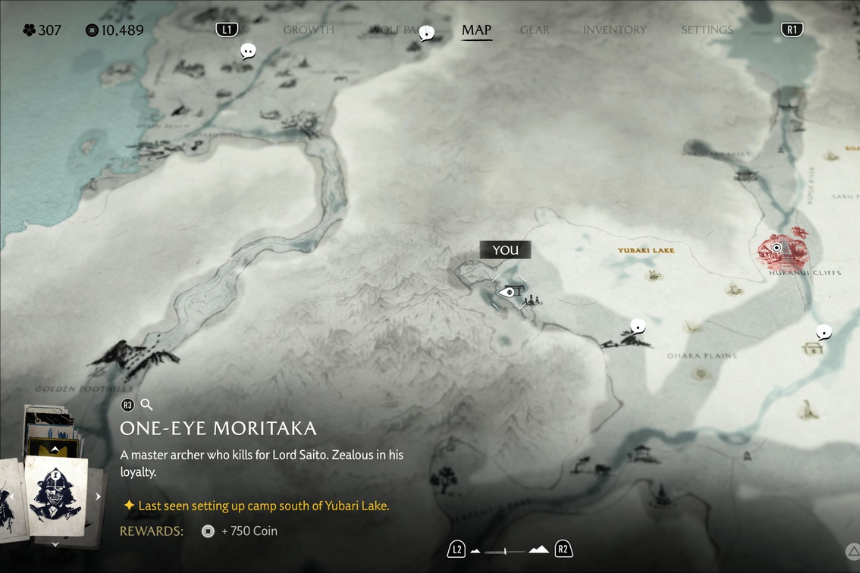Switch to the Growth tab
The image size is (860, 573).
point(308,30)
